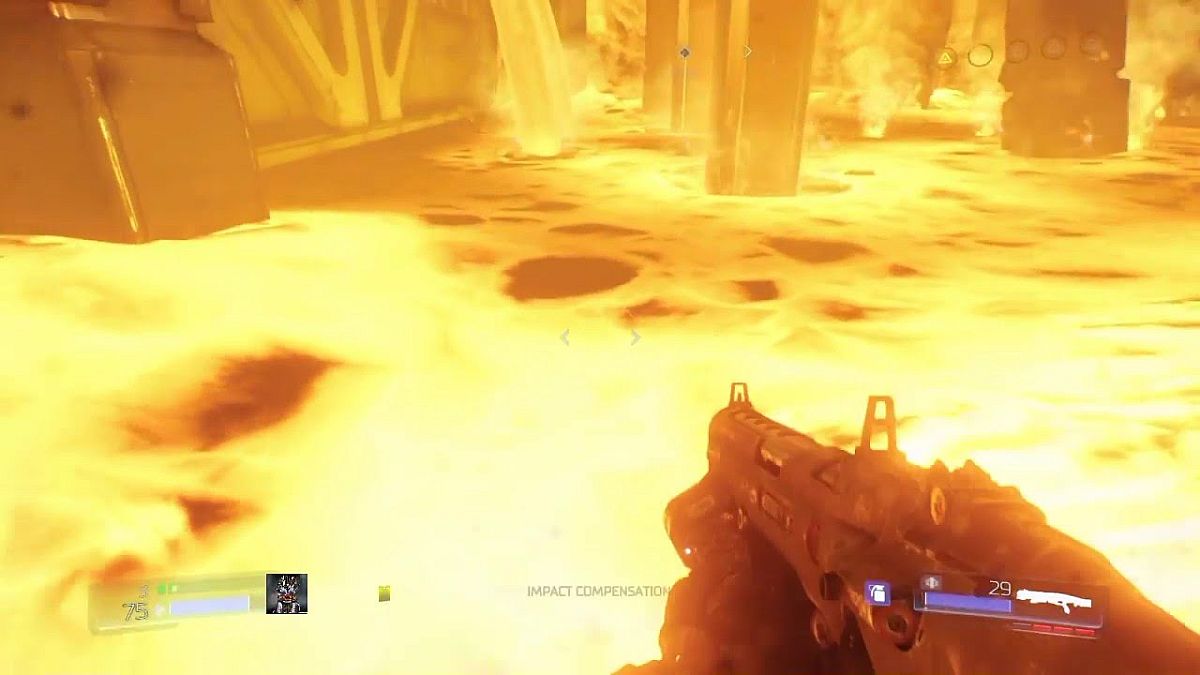
Task: Click the yellow triangle indicator icon
Action: coord(945,56)
